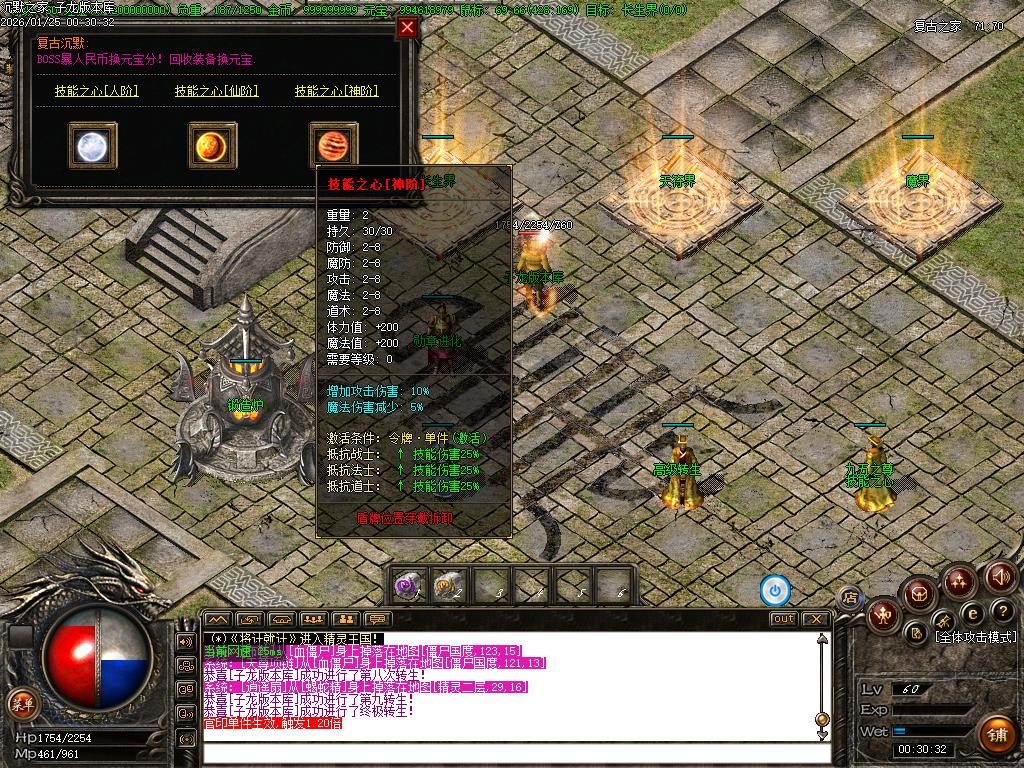Viewport: 1024px width, 768px height.
Task: Open the round 铺 stall button
Action: click(x=996, y=735)
